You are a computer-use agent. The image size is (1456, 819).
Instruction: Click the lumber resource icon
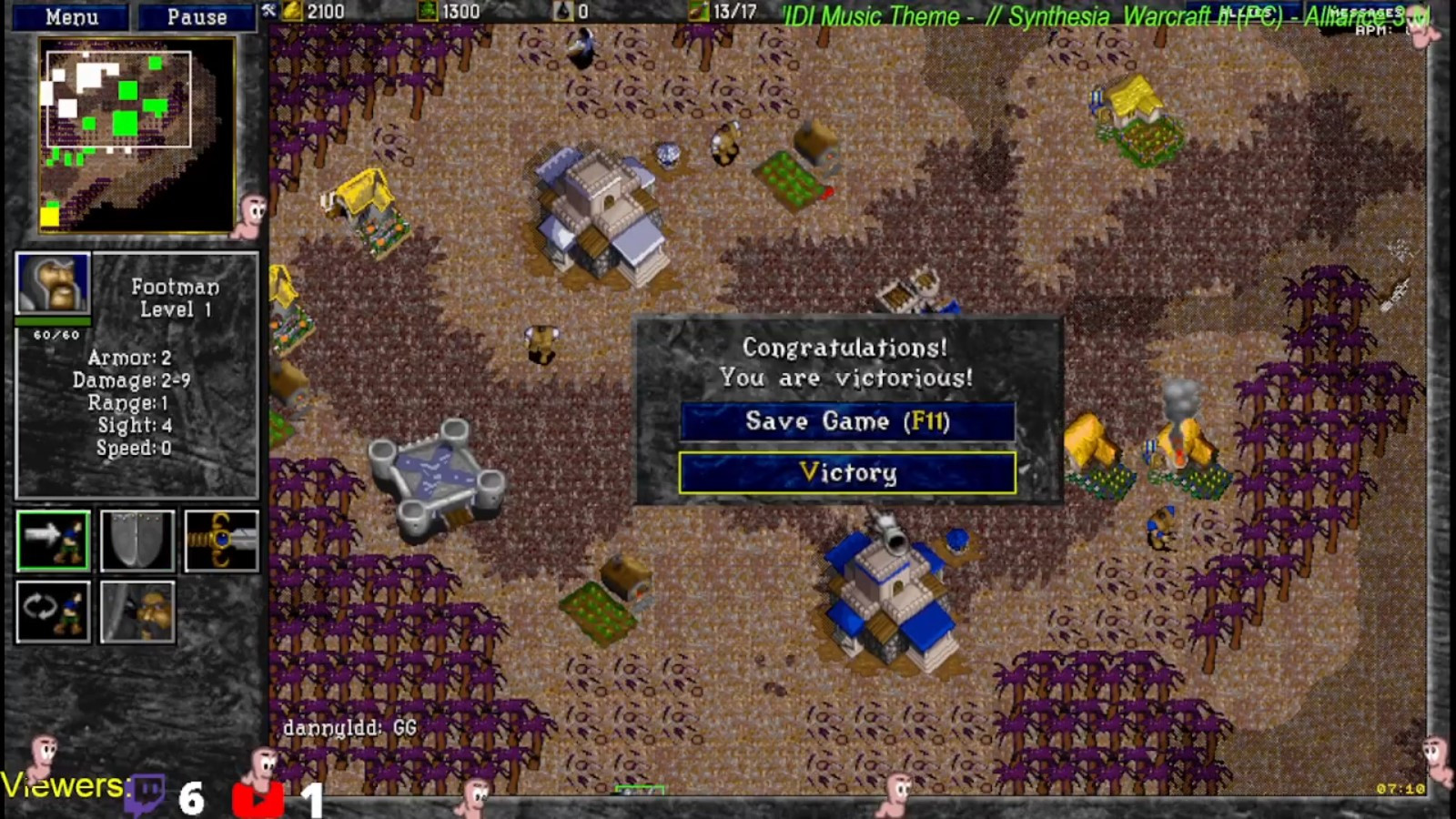coord(425,12)
